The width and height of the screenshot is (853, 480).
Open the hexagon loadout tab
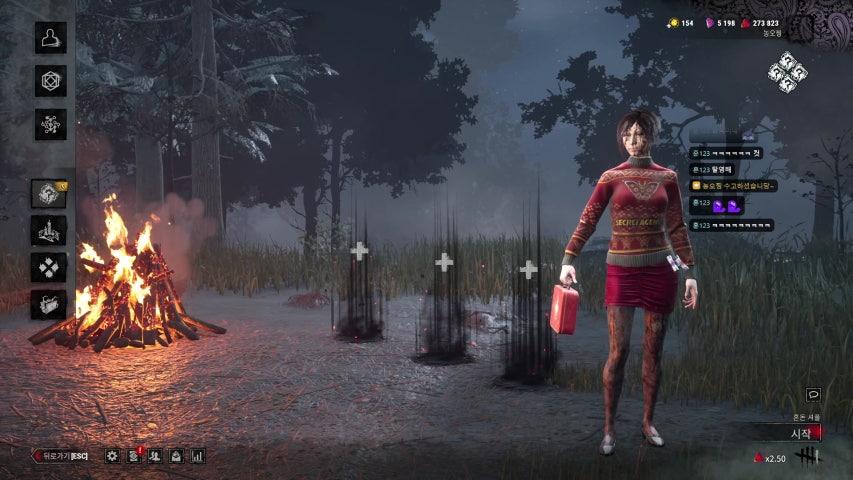tap(50, 81)
